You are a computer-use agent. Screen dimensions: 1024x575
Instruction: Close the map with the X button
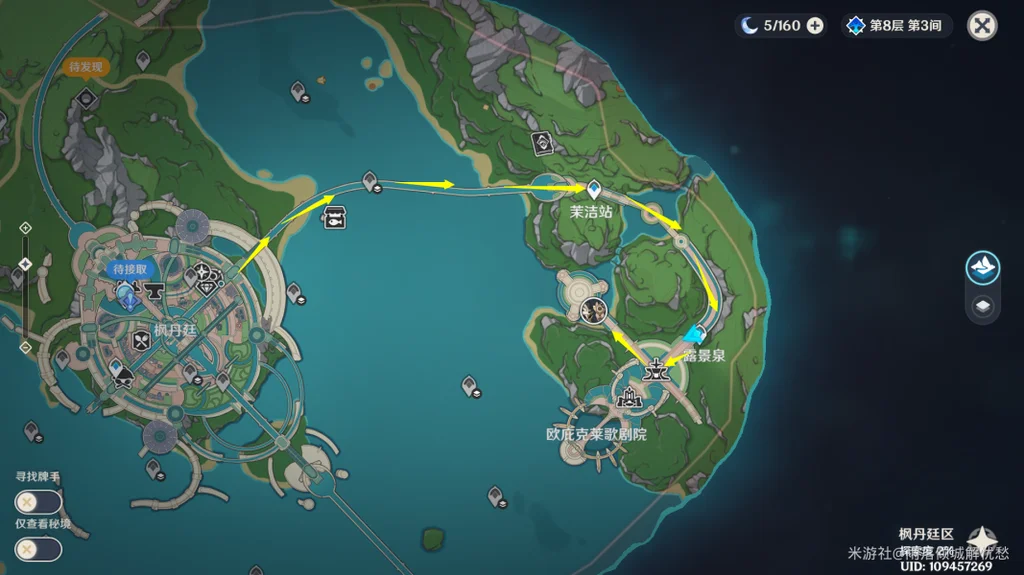click(982, 26)
